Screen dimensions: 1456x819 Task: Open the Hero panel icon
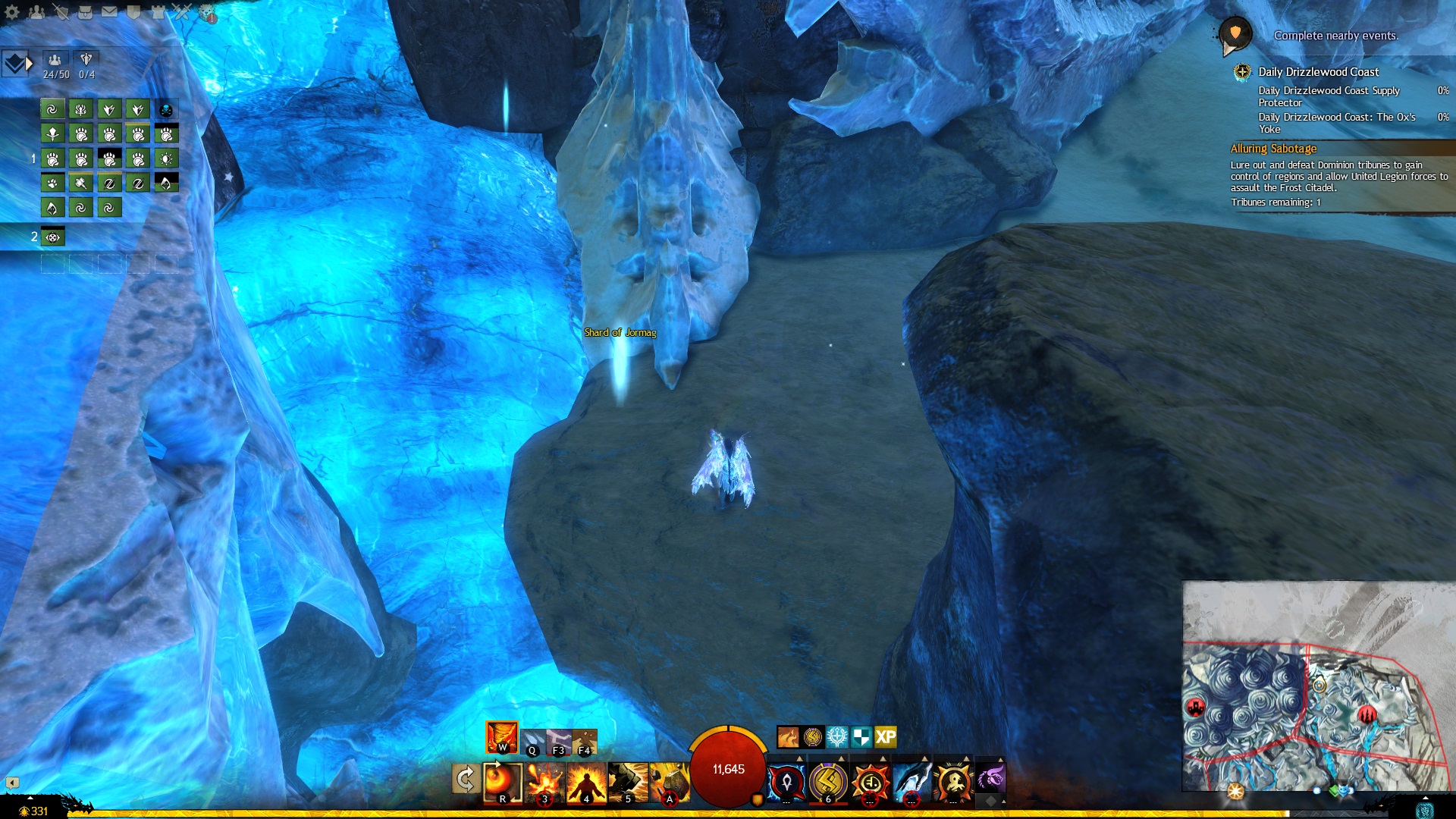(61, 12)
